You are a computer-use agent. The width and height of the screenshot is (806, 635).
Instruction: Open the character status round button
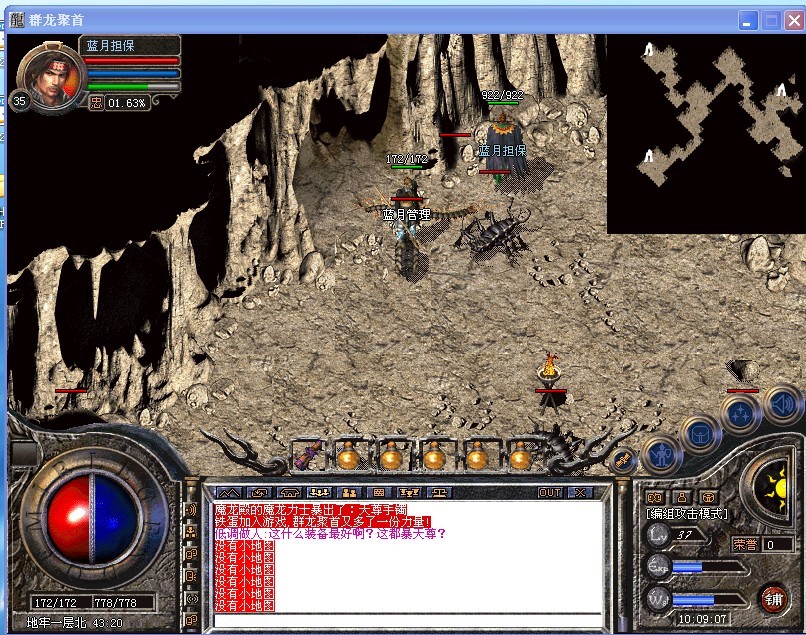659,455
